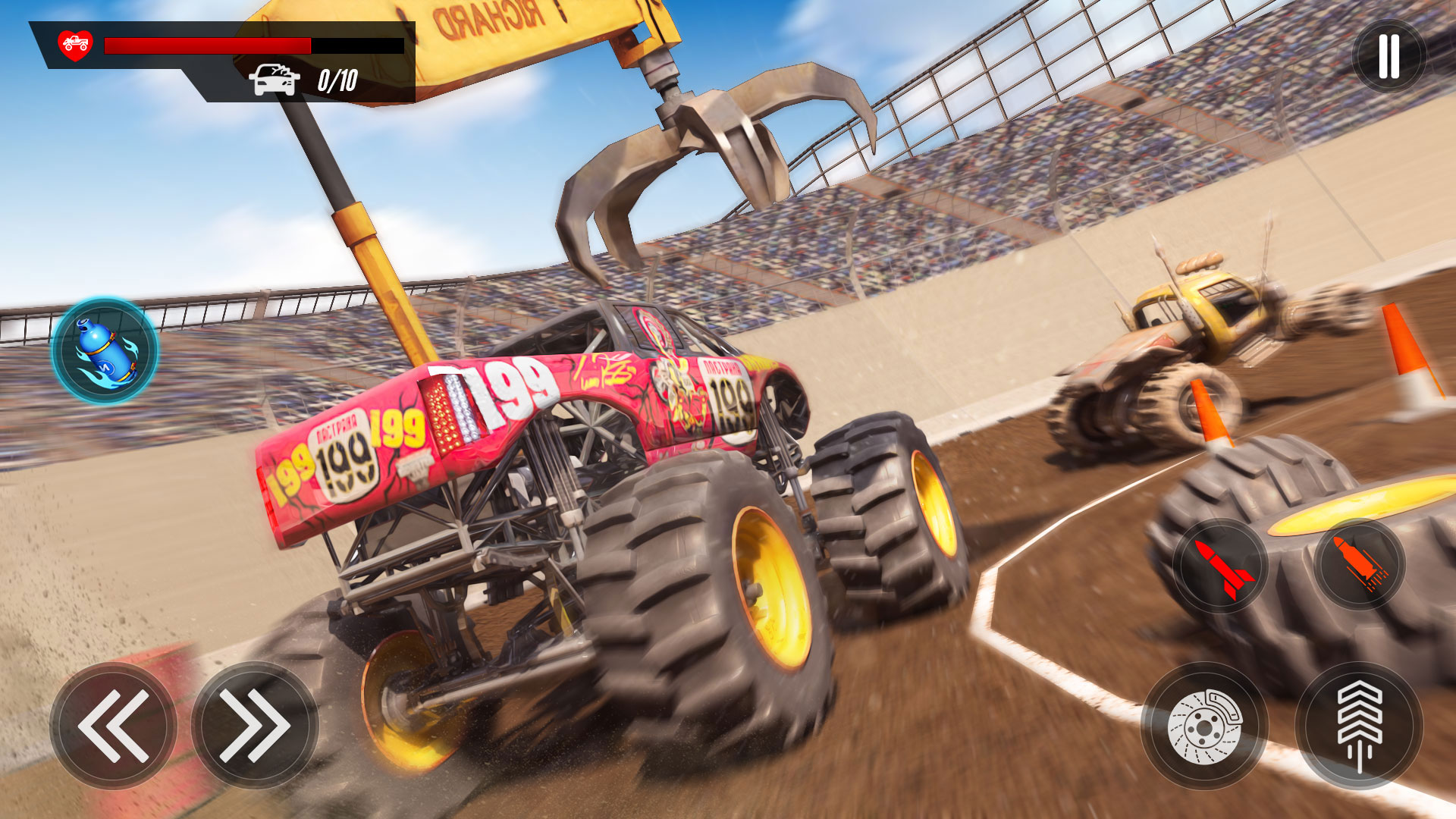
Task: Tap the heart-shaped truck health icon
Action: point(77,47)
